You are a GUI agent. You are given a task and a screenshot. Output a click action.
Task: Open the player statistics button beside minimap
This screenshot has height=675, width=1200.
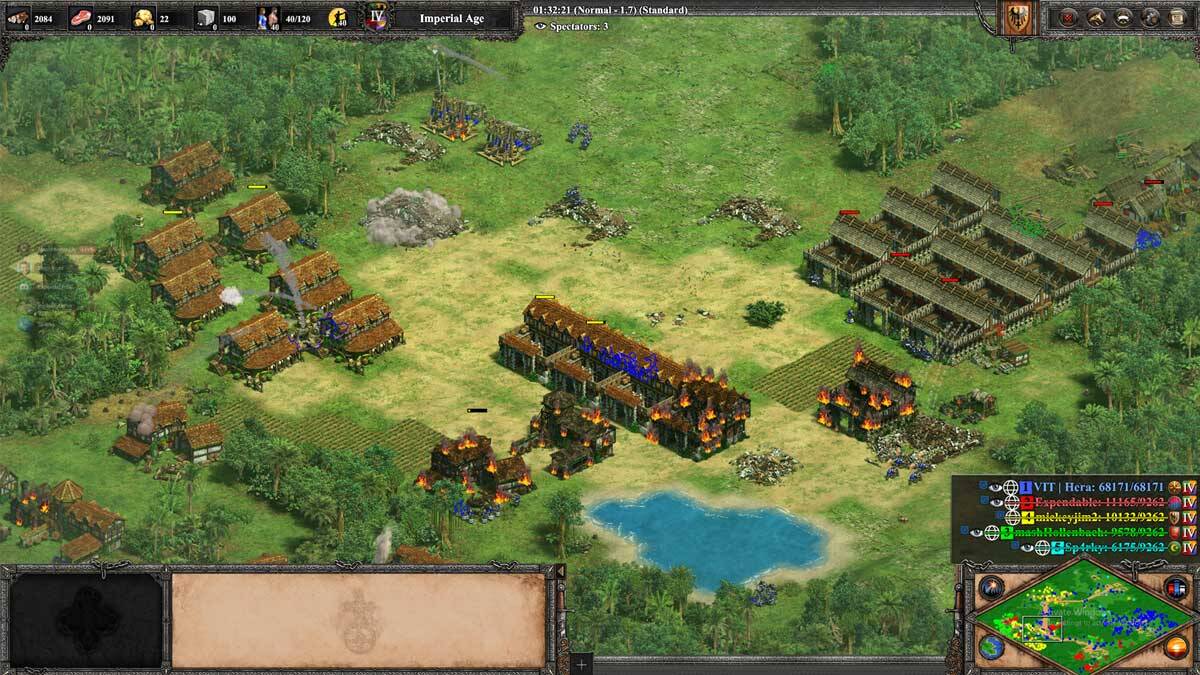(x=1174, y=588)
